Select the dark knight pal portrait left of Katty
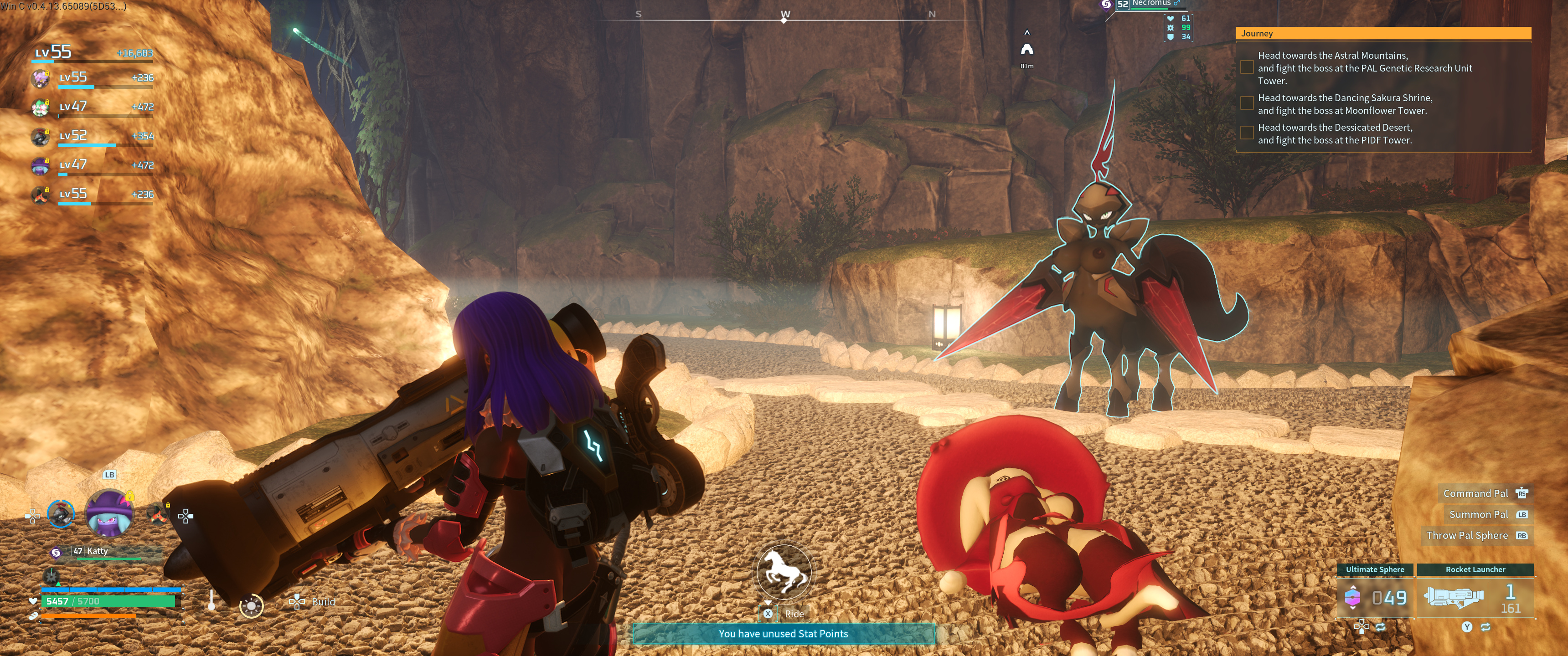The height and width of the screenshot is (656, 1568). point(61,513)
